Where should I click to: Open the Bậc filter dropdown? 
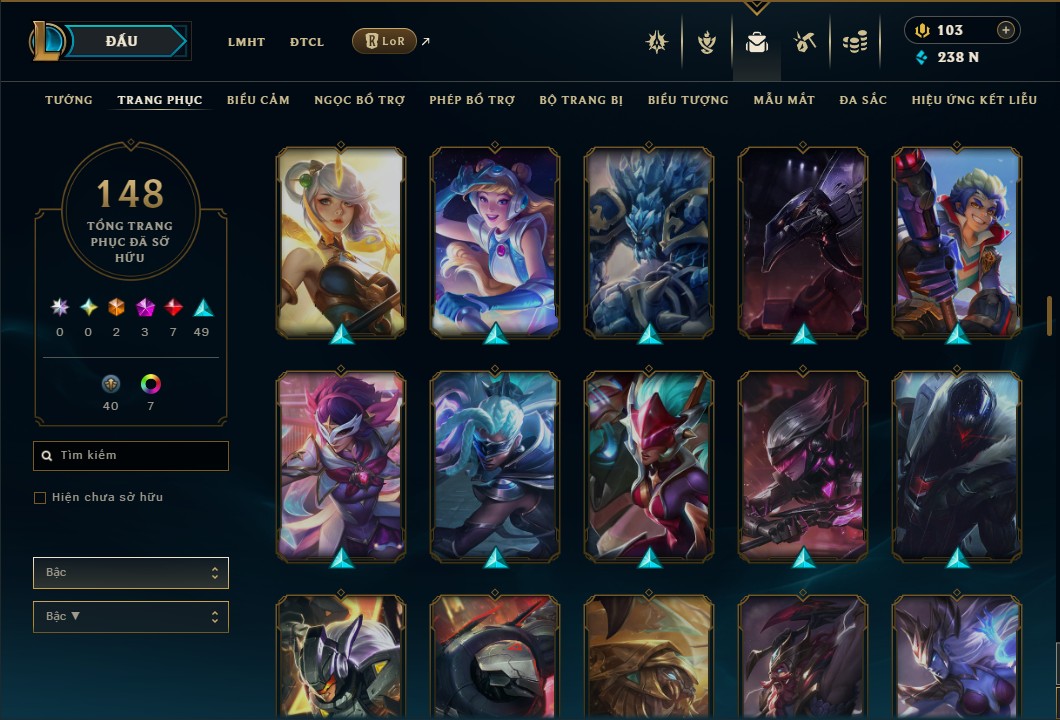click(x=131, y=573)
